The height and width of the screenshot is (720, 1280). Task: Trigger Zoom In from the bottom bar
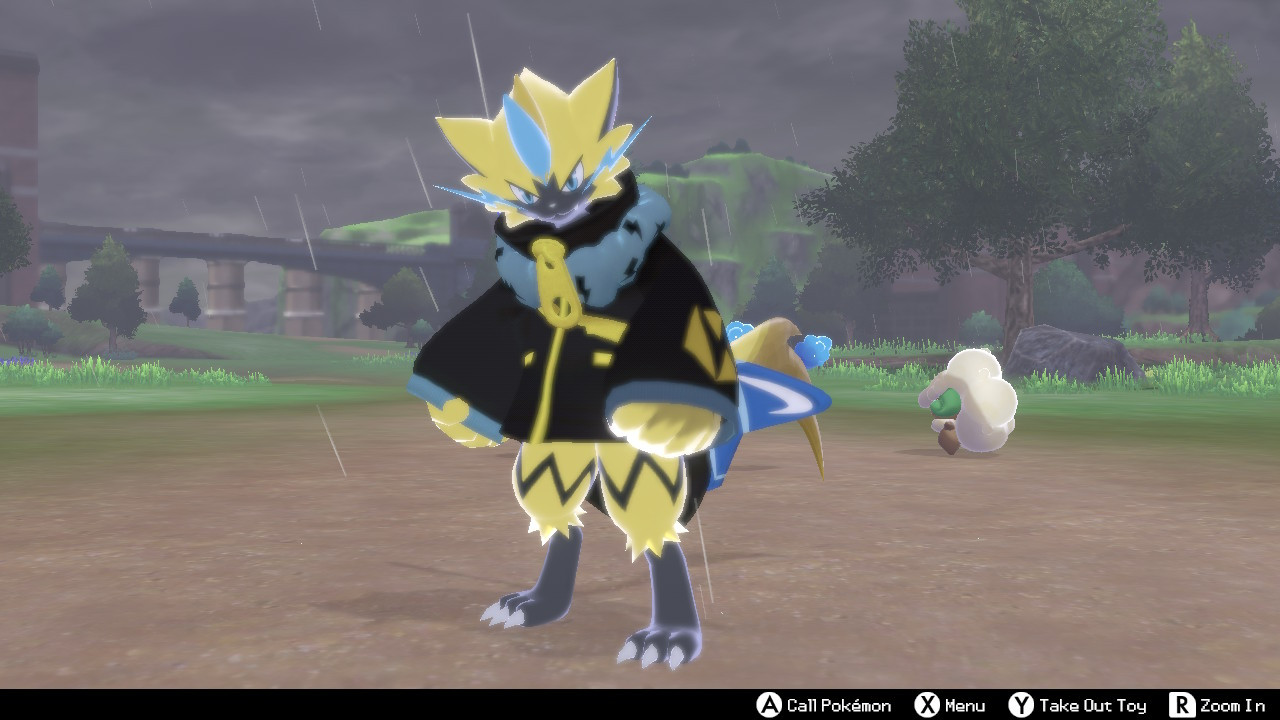(x=1230, y=703)
